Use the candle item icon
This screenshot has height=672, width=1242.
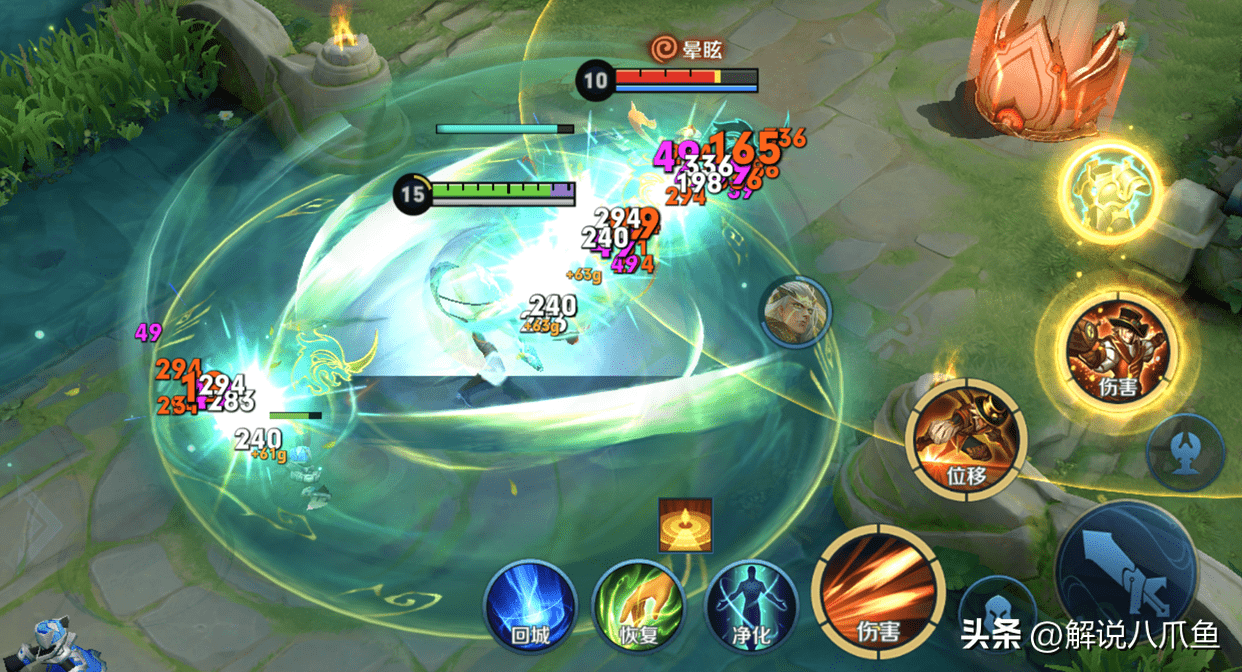[685, 524]
